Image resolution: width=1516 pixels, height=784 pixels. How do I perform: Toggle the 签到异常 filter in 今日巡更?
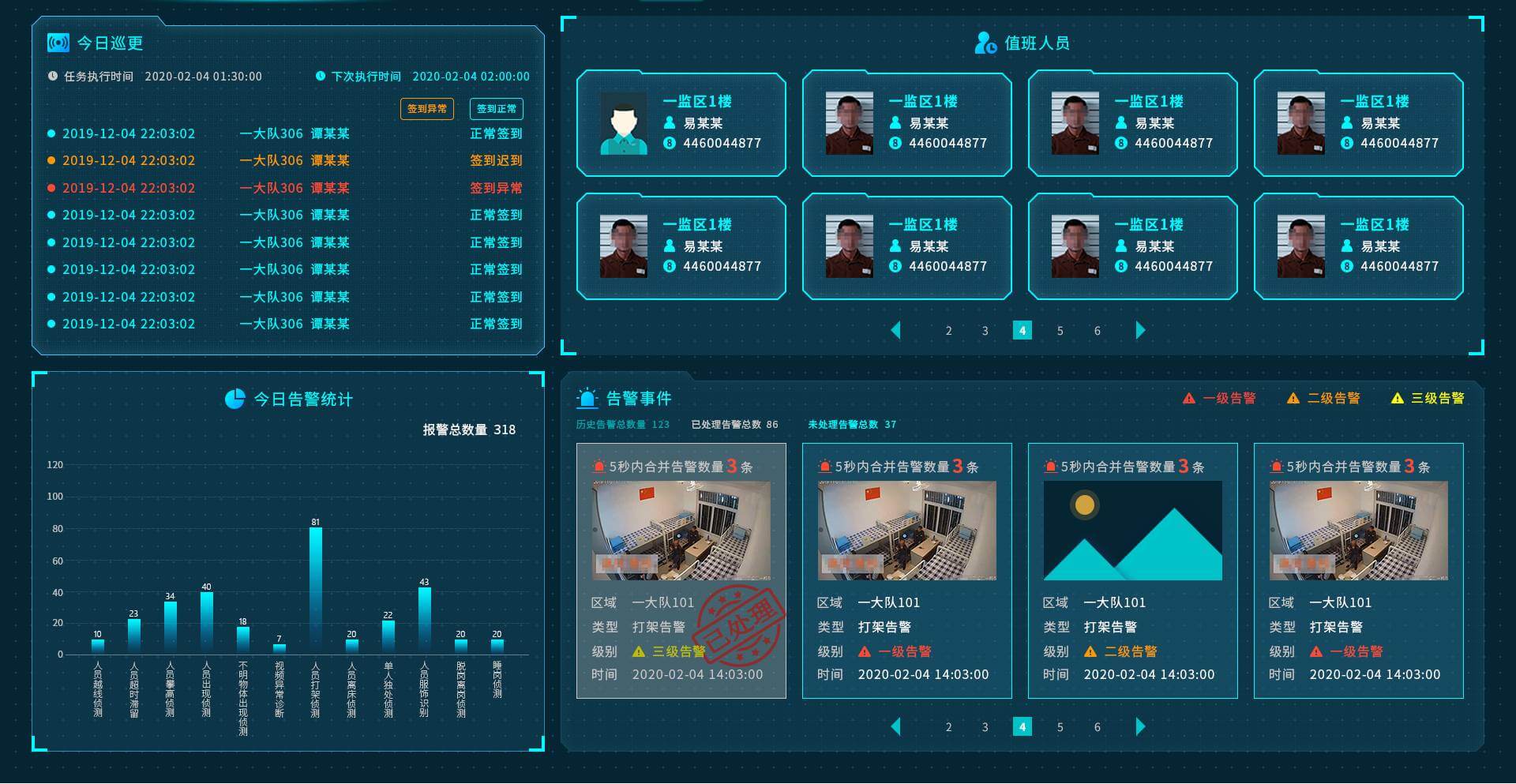tap(427, 109)
